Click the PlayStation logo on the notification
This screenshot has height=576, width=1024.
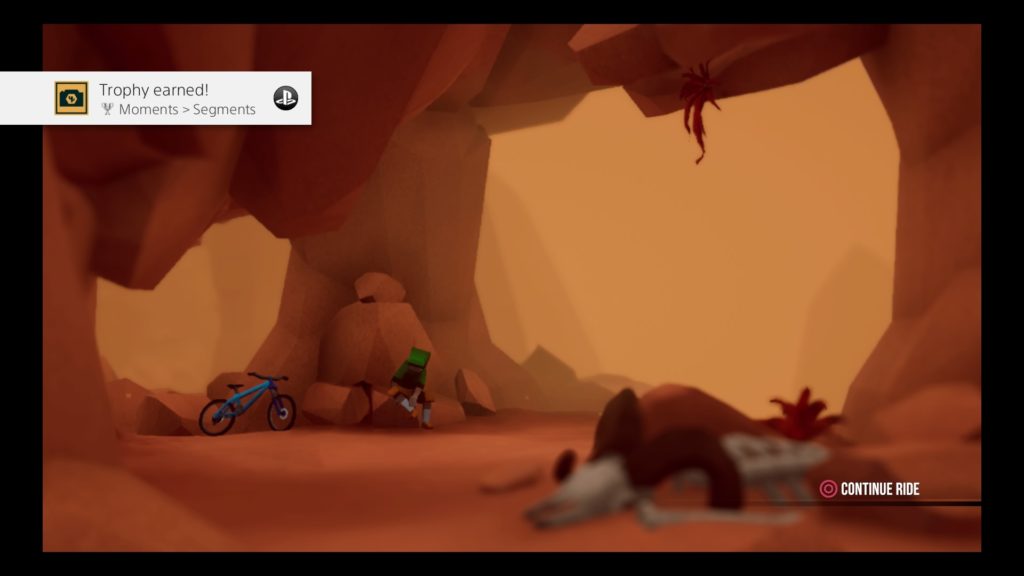pos(286,98)
